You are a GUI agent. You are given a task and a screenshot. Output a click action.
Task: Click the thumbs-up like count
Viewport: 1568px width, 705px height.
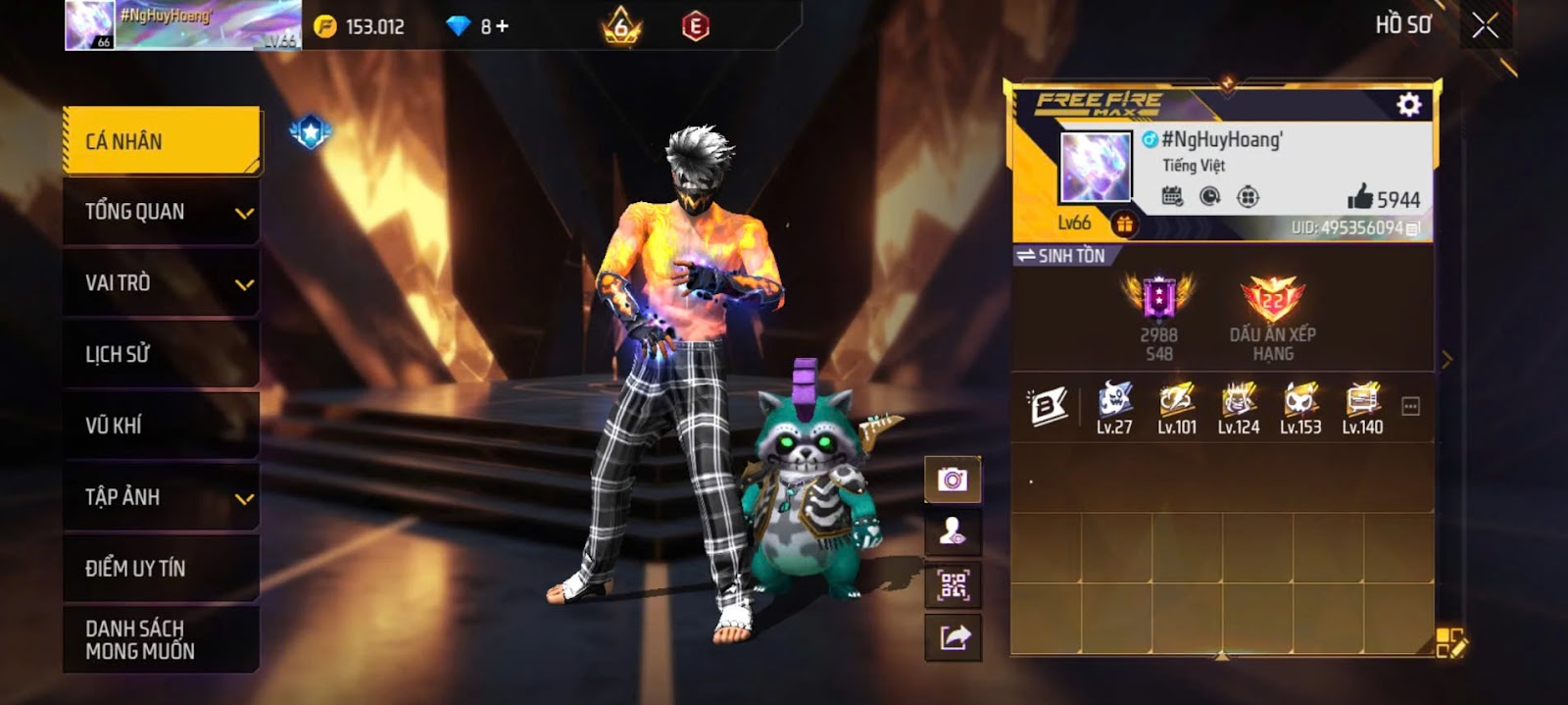[1383, 199]
